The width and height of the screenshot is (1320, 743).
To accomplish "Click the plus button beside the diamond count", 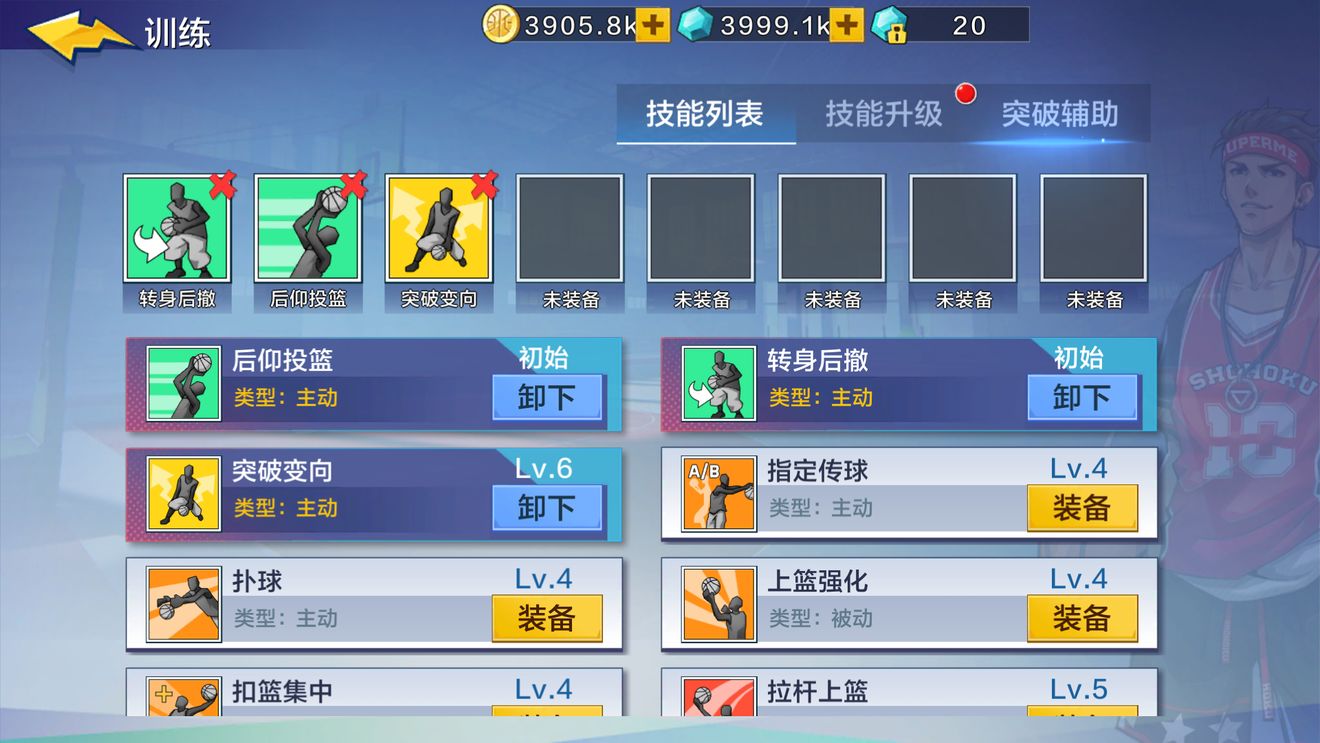I will (x=847, y=24).
